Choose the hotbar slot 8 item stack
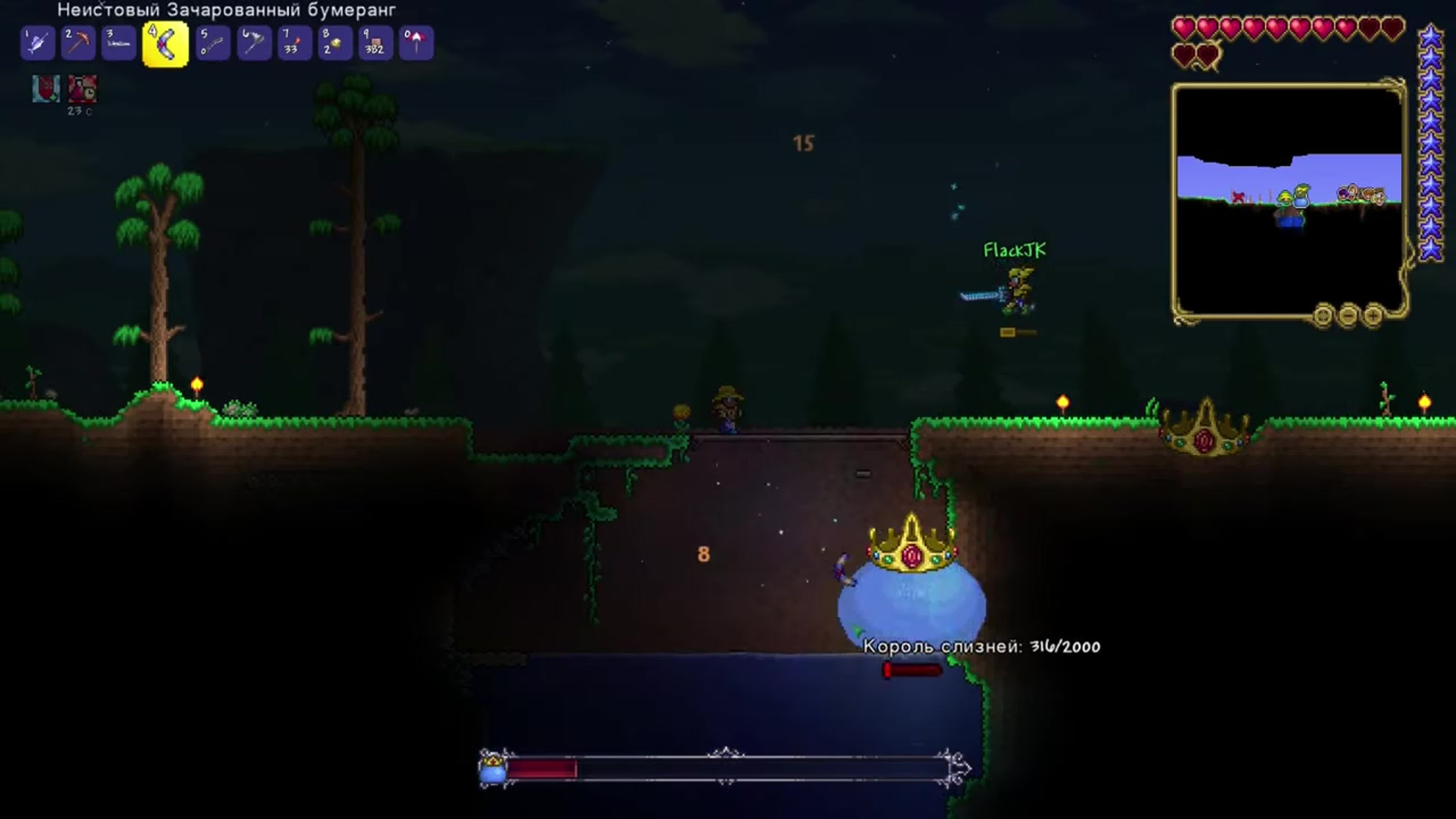The height and width of the screenshot is (819, 1456). coord(334,43)
